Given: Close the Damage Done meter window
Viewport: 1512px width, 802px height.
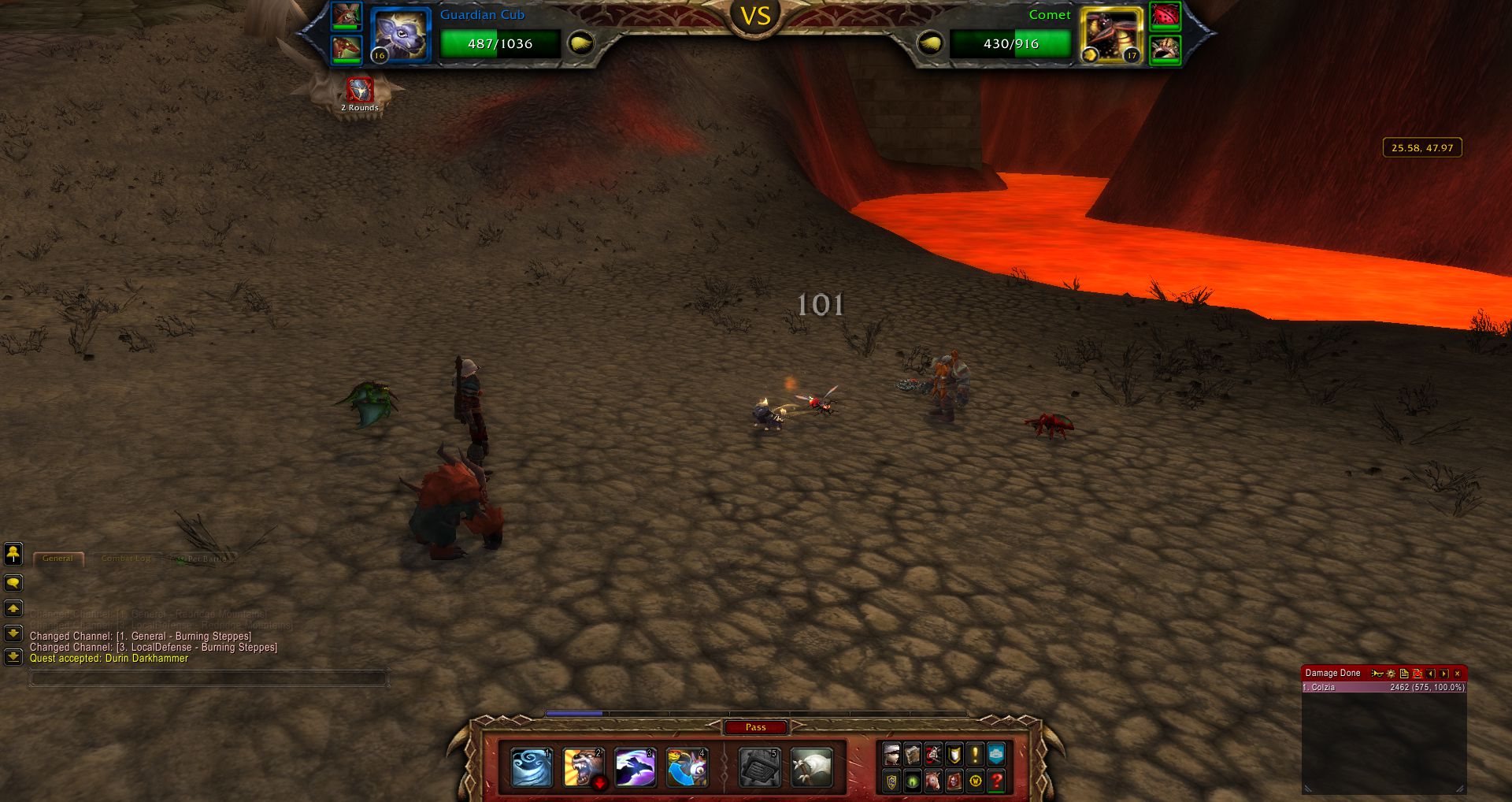Looking at the screenshot, I should point(1458,674).
